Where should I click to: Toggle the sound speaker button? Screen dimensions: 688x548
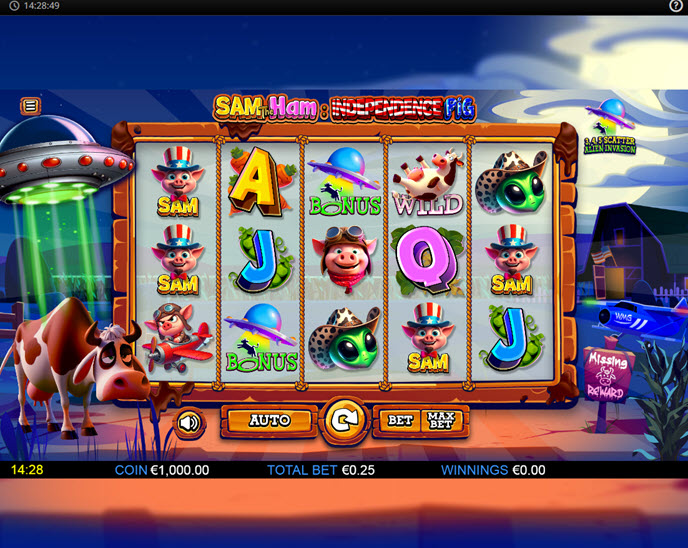pyautogui.click(x=188, y=422)
